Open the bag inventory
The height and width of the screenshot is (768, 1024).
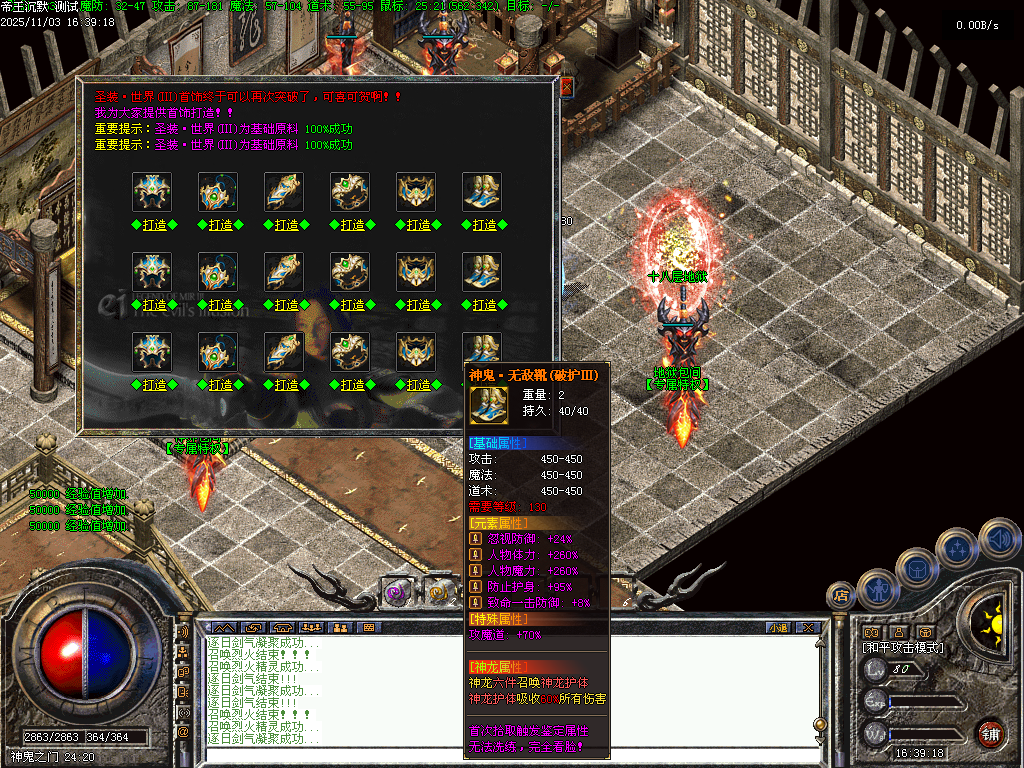(x=916, y=568)
